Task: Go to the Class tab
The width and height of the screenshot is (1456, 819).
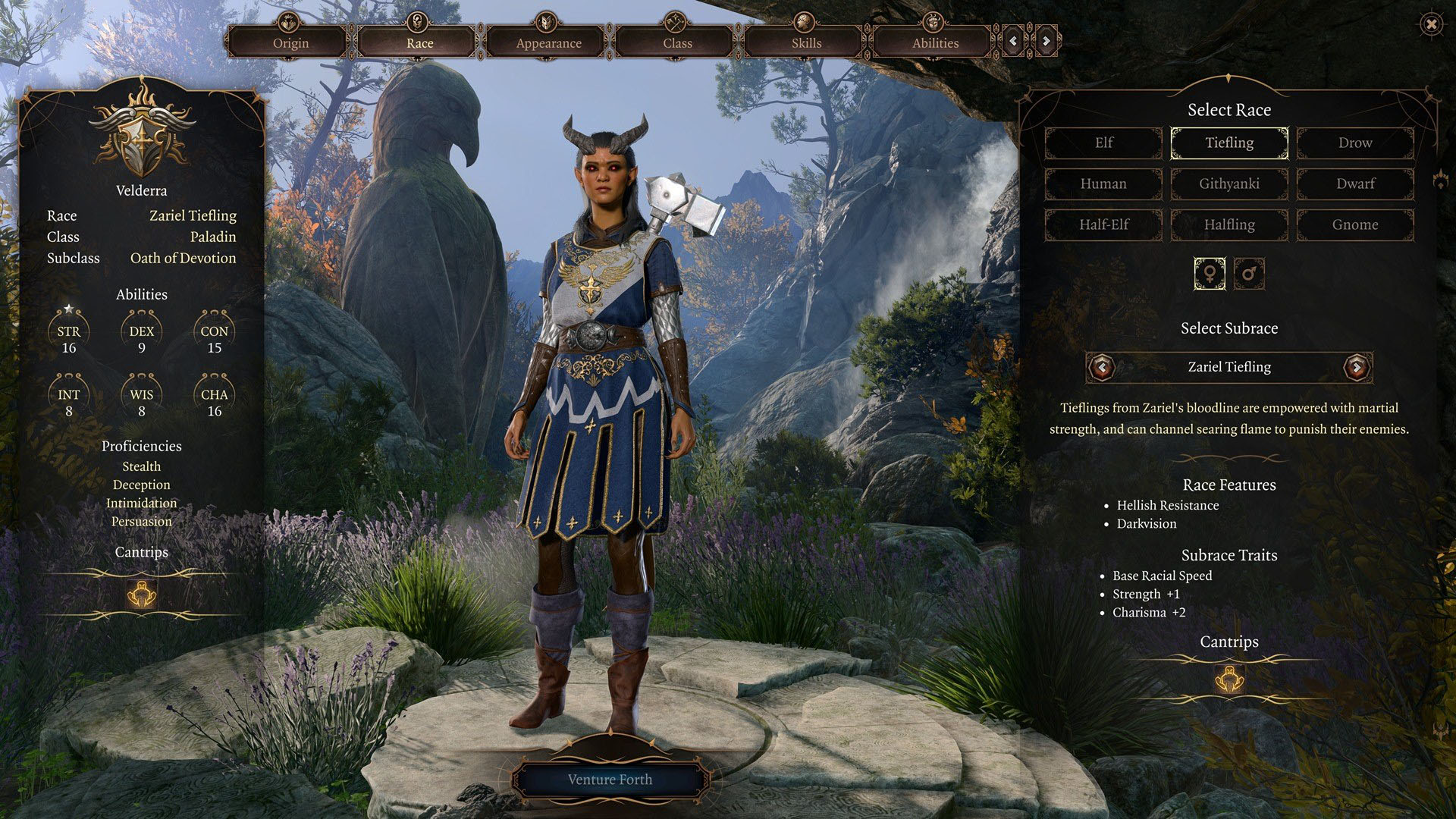Action: [x=677, y=42]
